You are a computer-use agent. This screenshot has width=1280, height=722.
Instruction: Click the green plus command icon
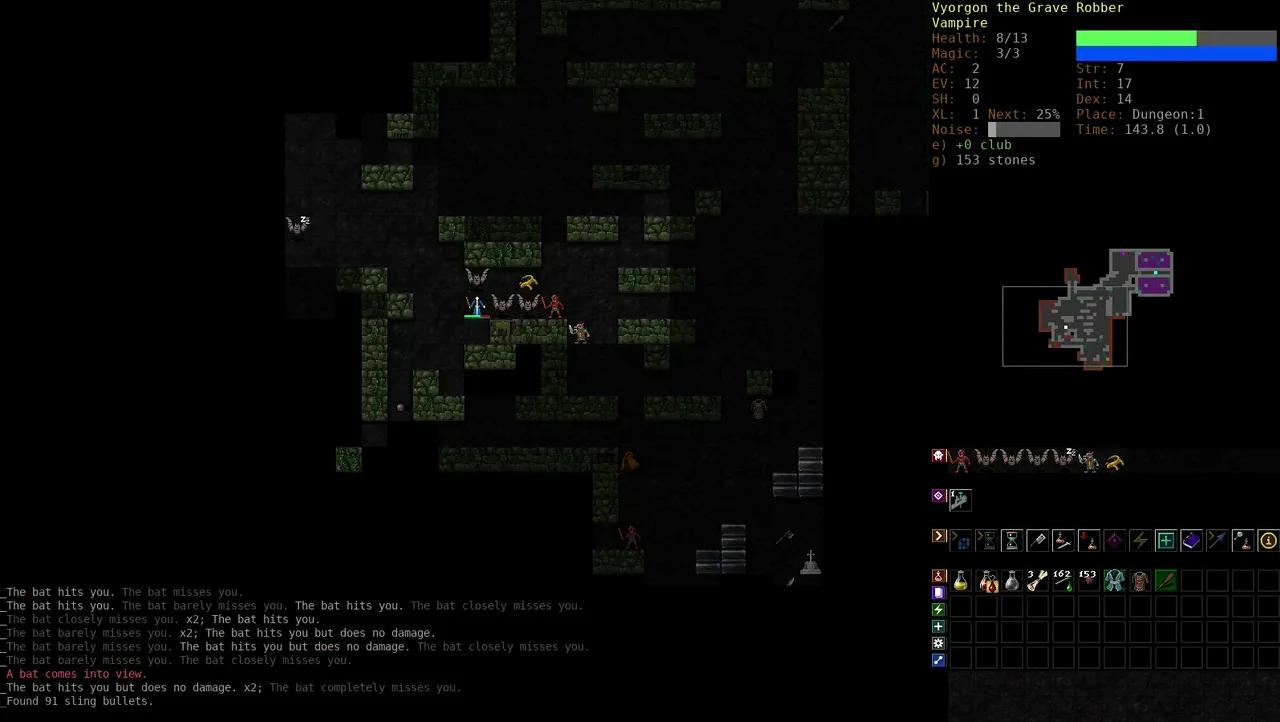tap(1164, 540)
